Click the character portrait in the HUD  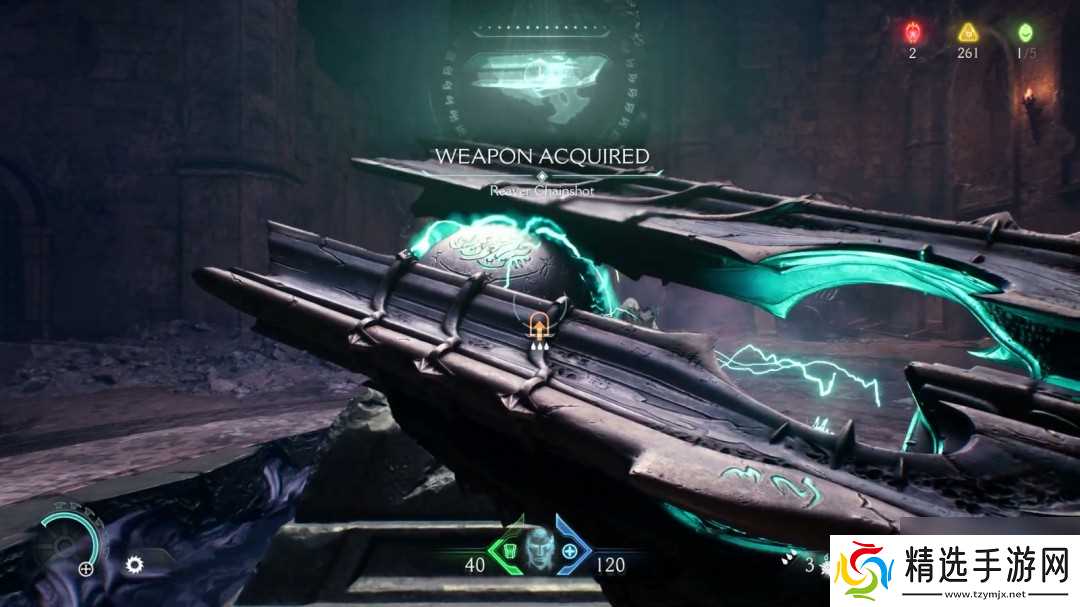(x=538, y=548)
